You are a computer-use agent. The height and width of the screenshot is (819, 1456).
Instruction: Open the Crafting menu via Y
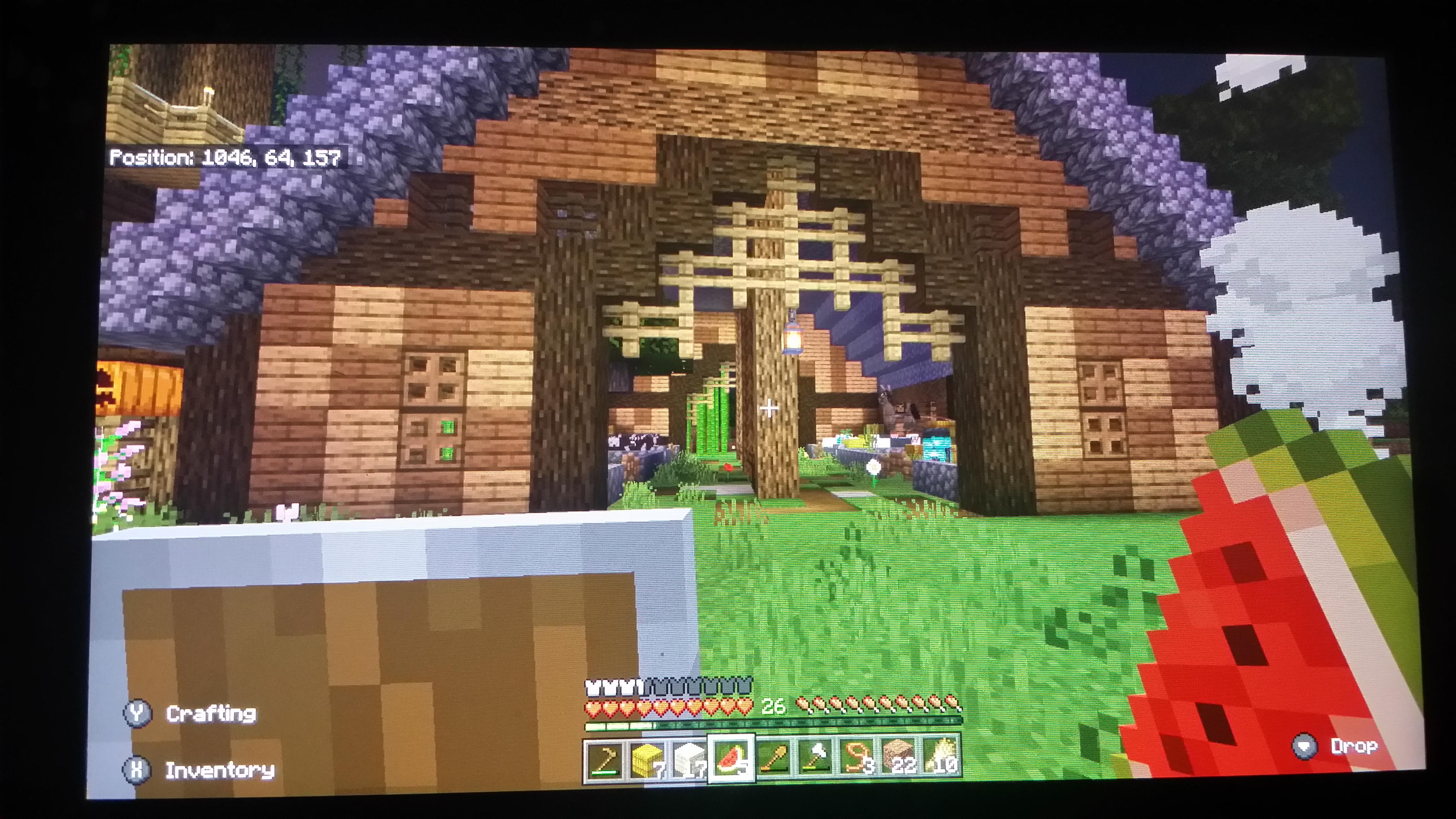(211, 713)
